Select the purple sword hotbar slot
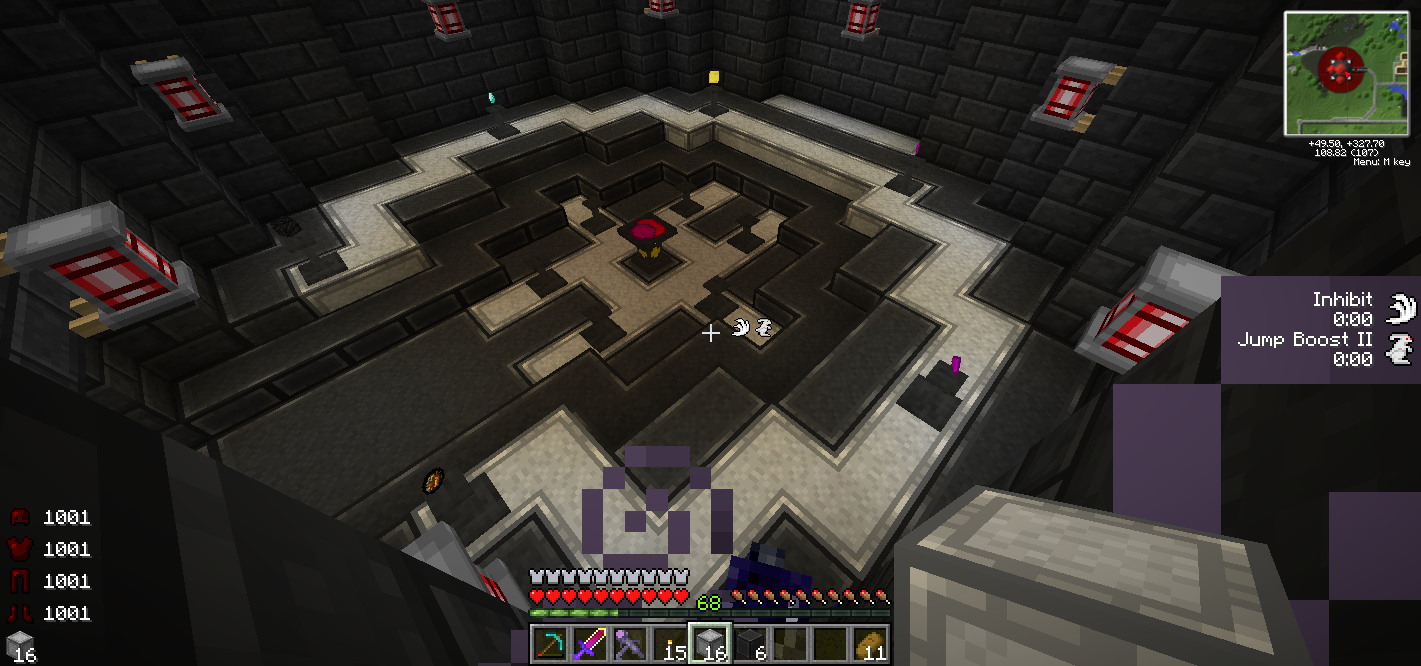Viewport: 1421px width, 666px height. (589, 643)
